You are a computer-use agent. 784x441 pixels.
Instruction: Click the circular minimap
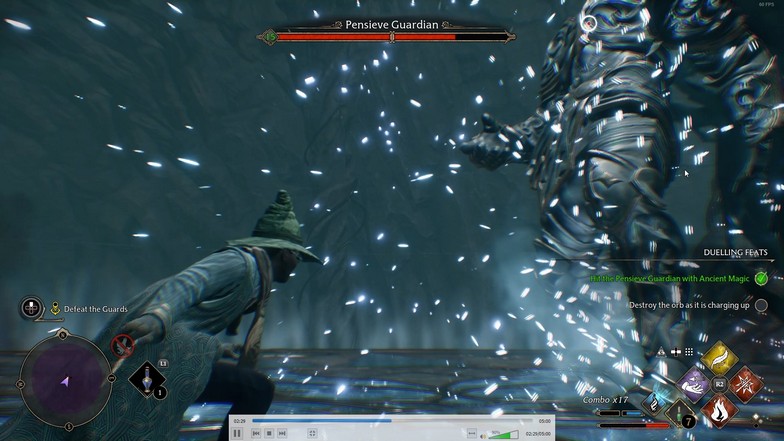click(x=66, y=381)
